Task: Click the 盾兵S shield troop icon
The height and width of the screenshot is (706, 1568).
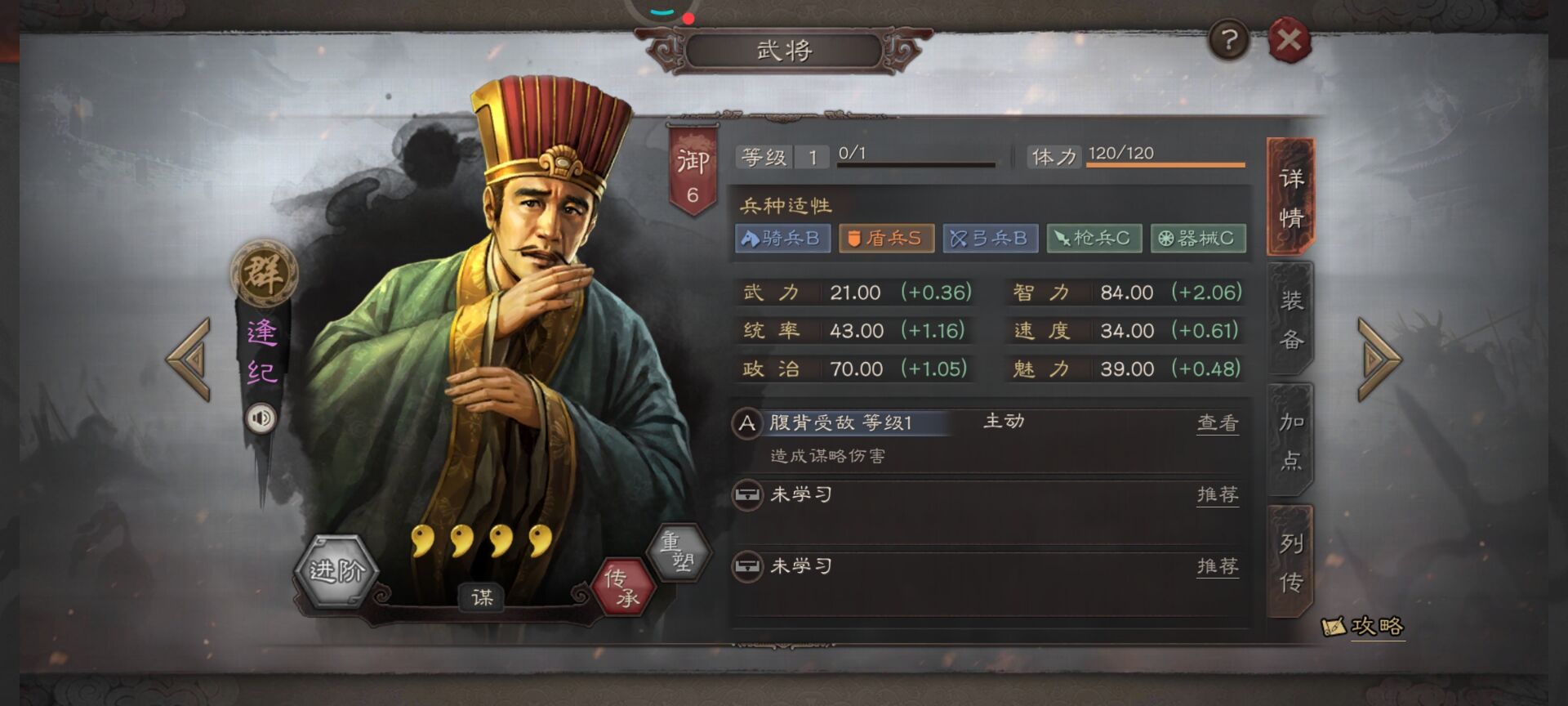Action: tap(887, 239)
